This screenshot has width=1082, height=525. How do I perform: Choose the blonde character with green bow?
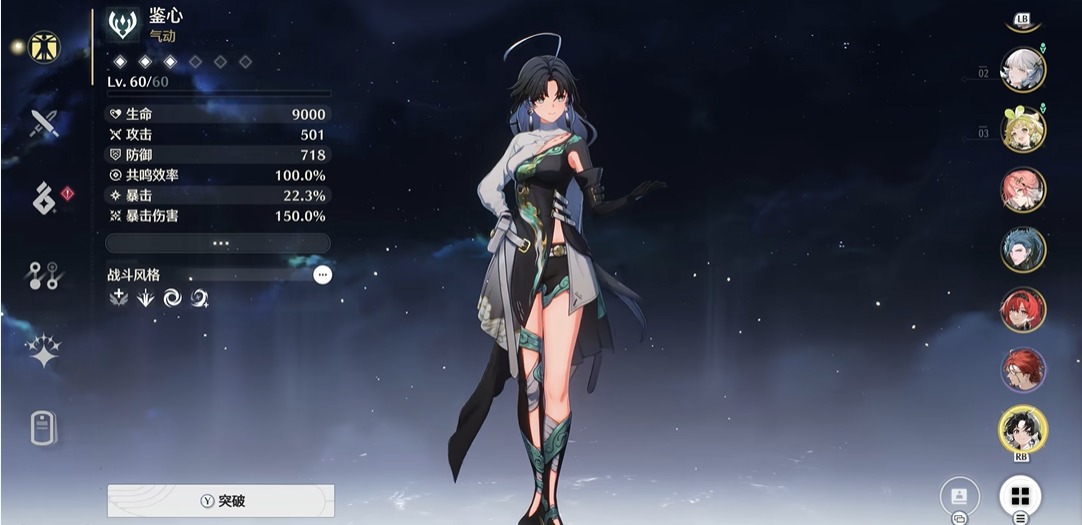(1023, 129)
